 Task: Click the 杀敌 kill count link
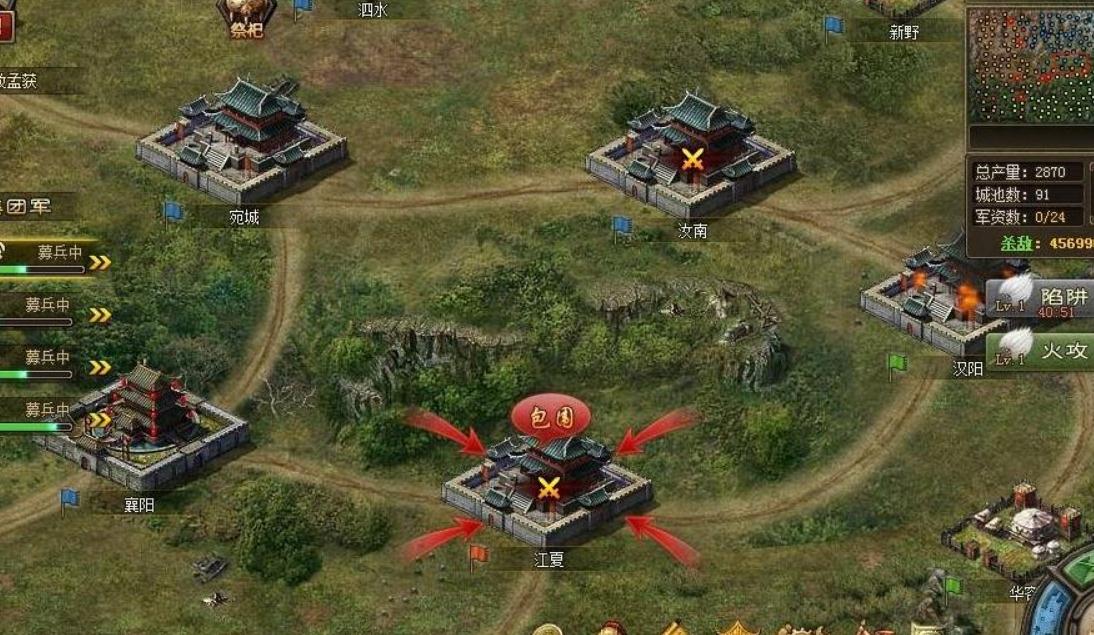(1045, 244)
